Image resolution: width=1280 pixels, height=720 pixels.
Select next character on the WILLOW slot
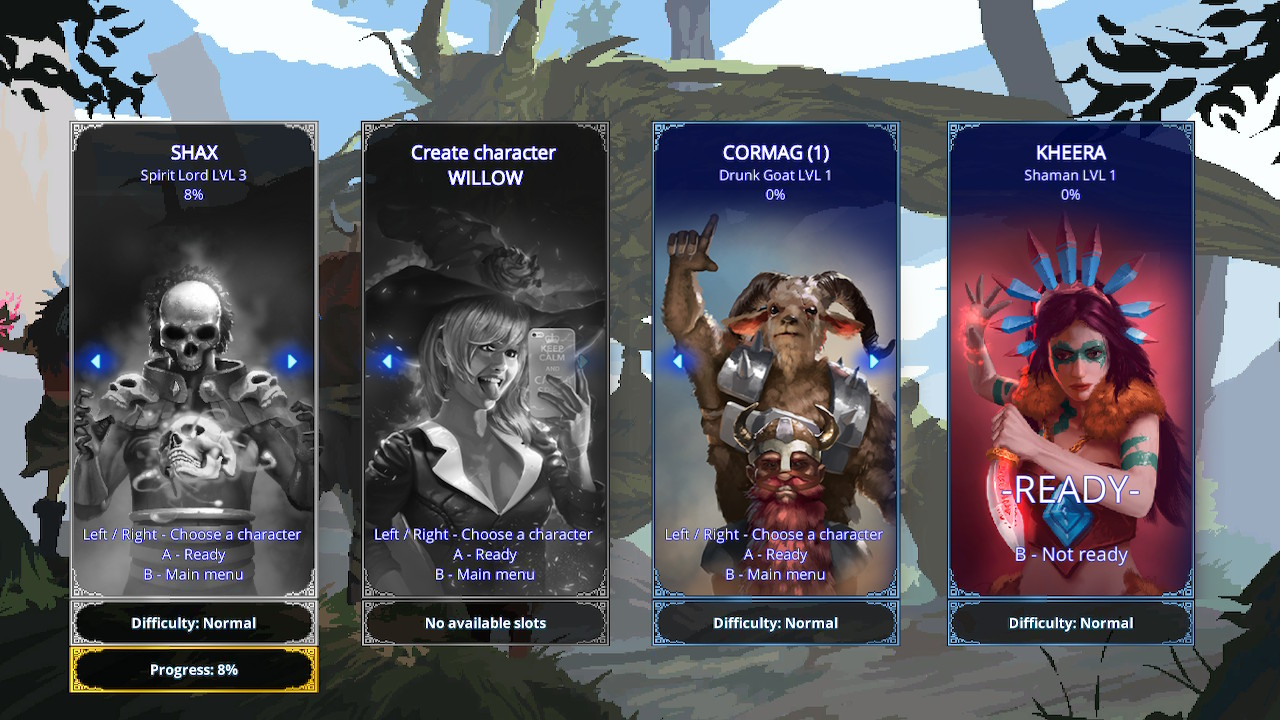[581, 362]
